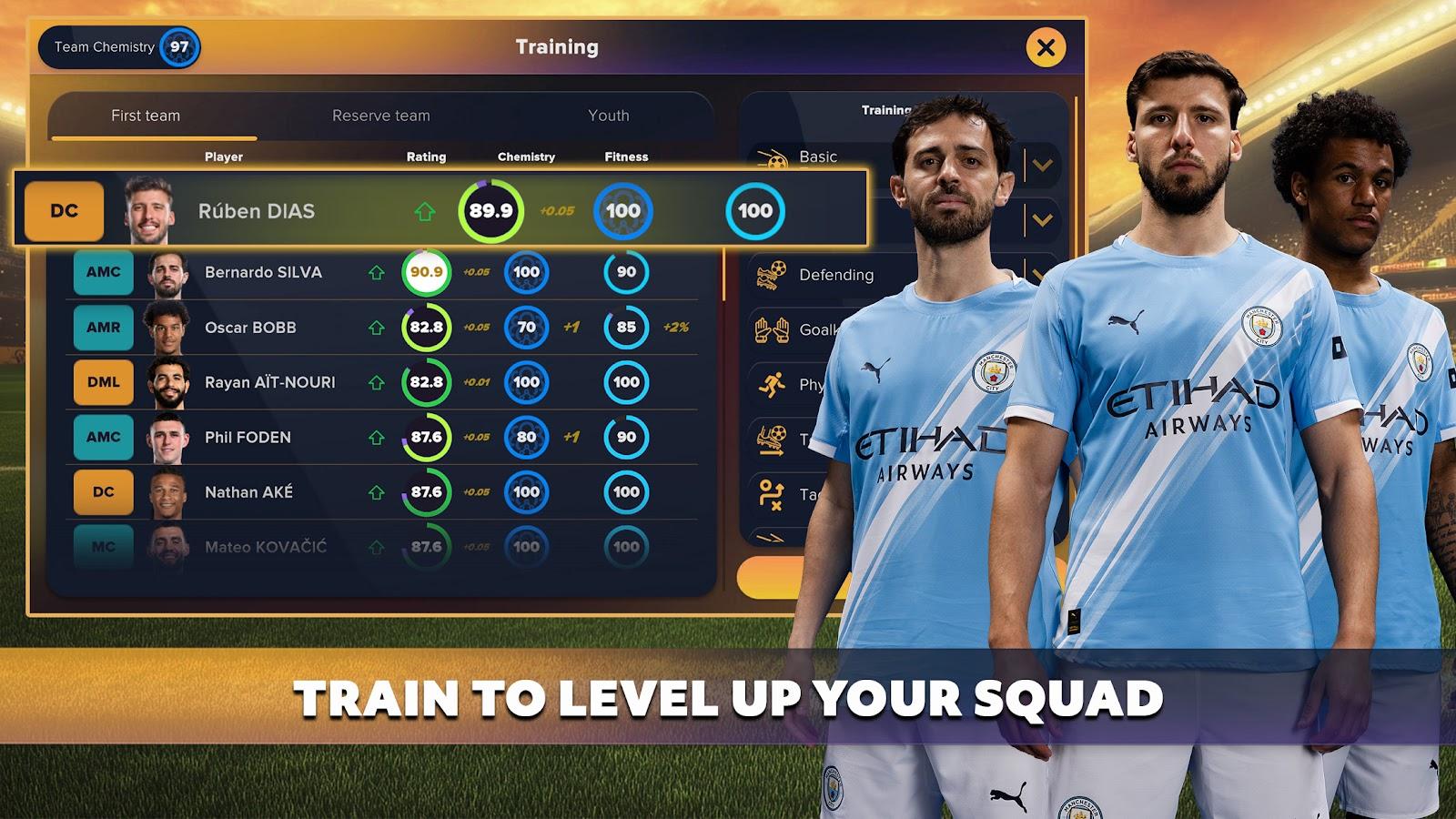
Task: Click Bernardo Silva's 100 chemistry ring
Action: [x=526, y=271]
